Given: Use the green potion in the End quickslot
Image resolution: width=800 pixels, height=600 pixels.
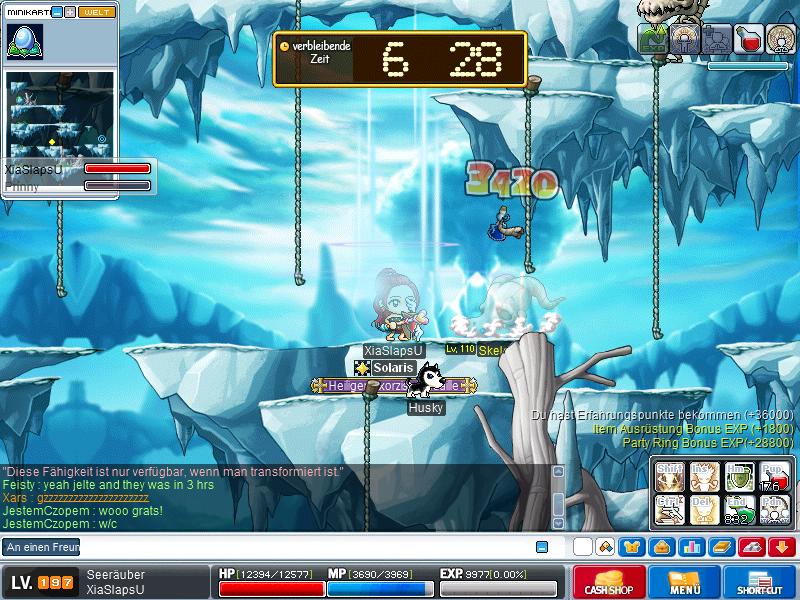Looking at the screenshot, I should point(739,509).
